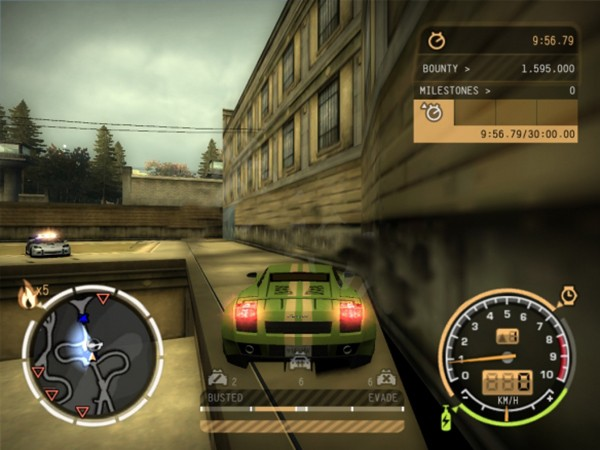Click the circular minimap
Image resolution: width=600 pixels, height=450 pixels.
point(92,352)
